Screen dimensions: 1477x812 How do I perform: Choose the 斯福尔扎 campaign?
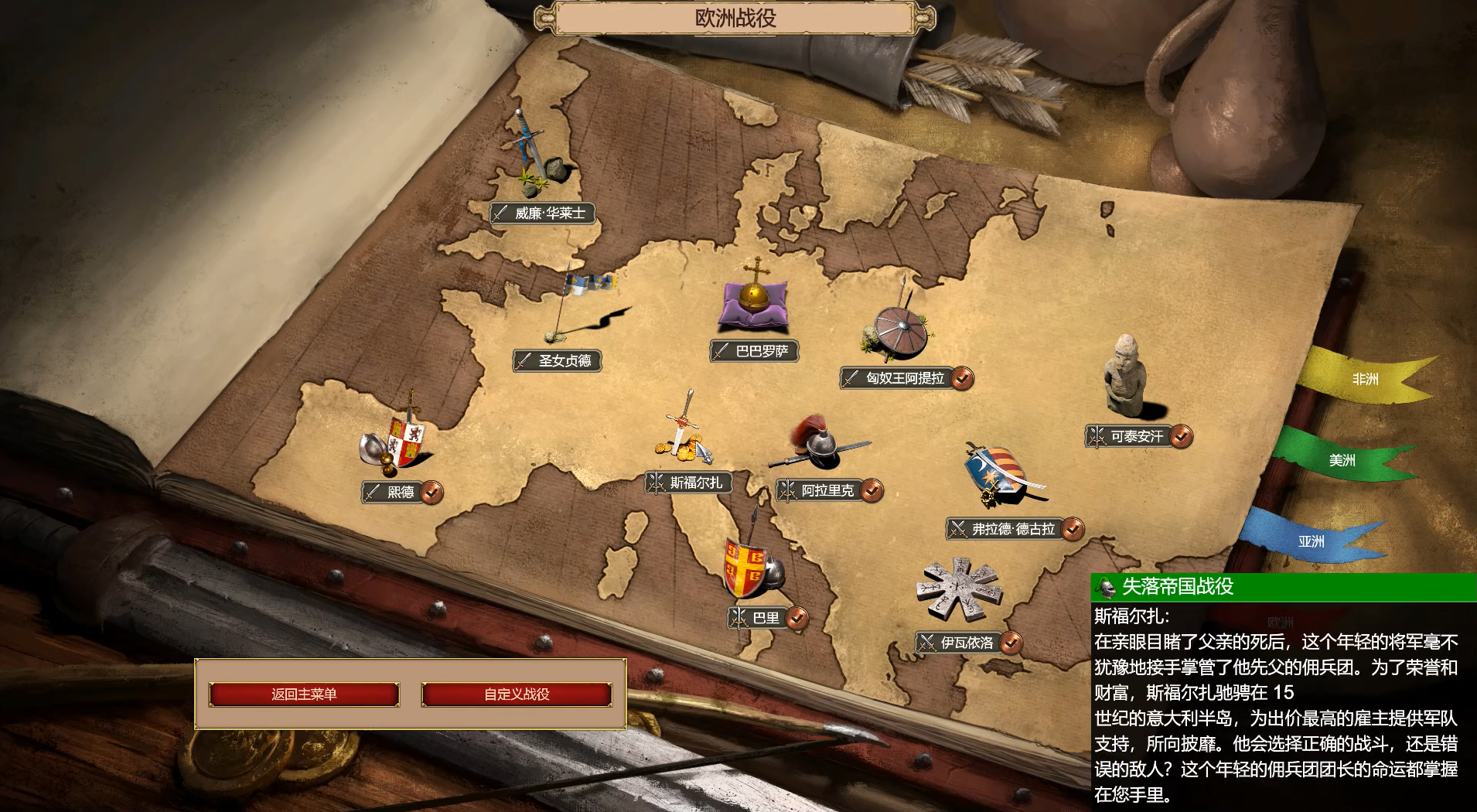click(688, 483)
